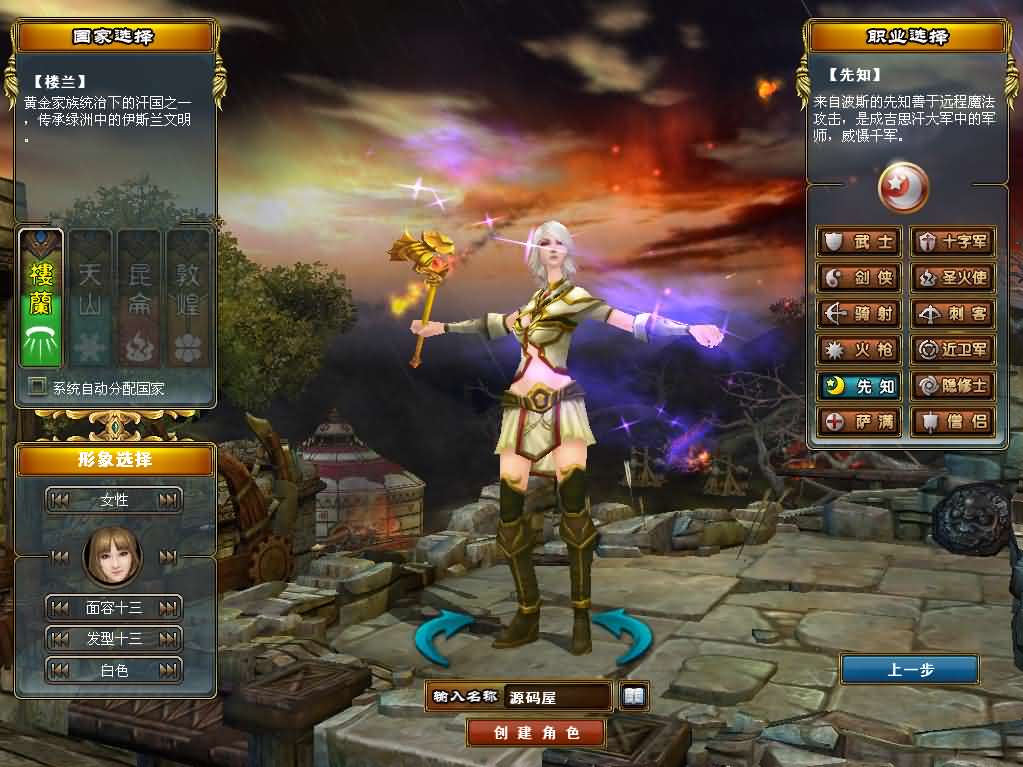Screen dimensions: 1023x767
Task: Select the 天山 nation banner
Action: (x=90, y=298)
